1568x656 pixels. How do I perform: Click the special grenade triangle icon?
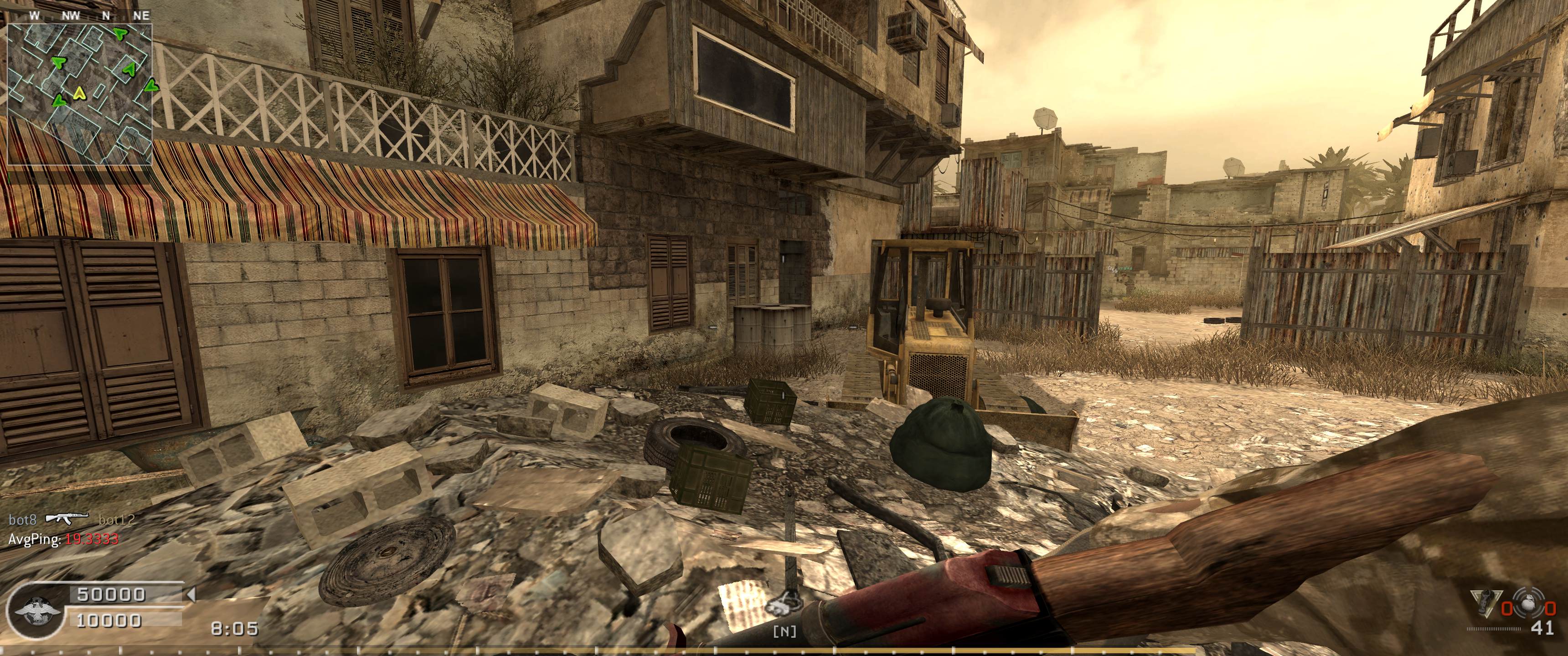[1485, 609]
